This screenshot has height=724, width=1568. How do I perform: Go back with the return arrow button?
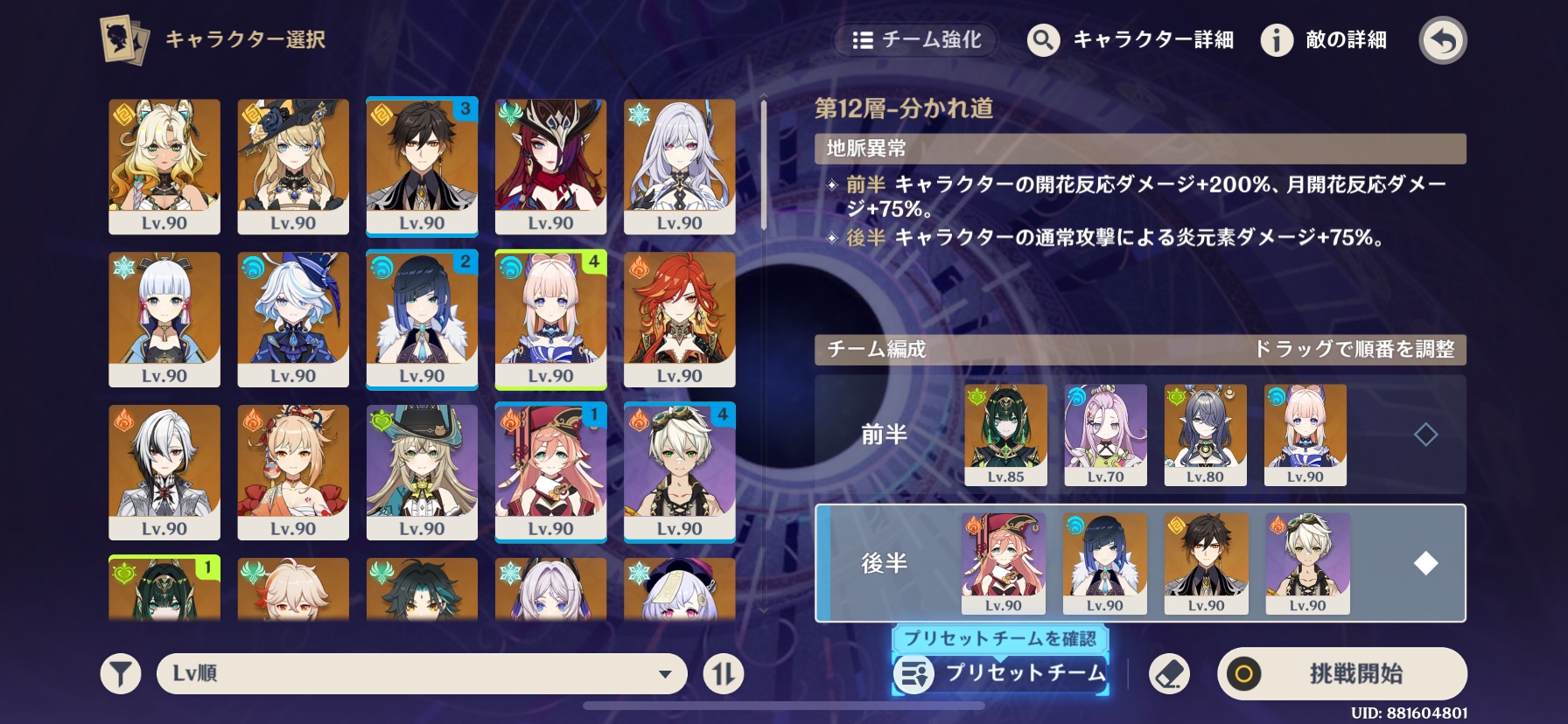1442,40
